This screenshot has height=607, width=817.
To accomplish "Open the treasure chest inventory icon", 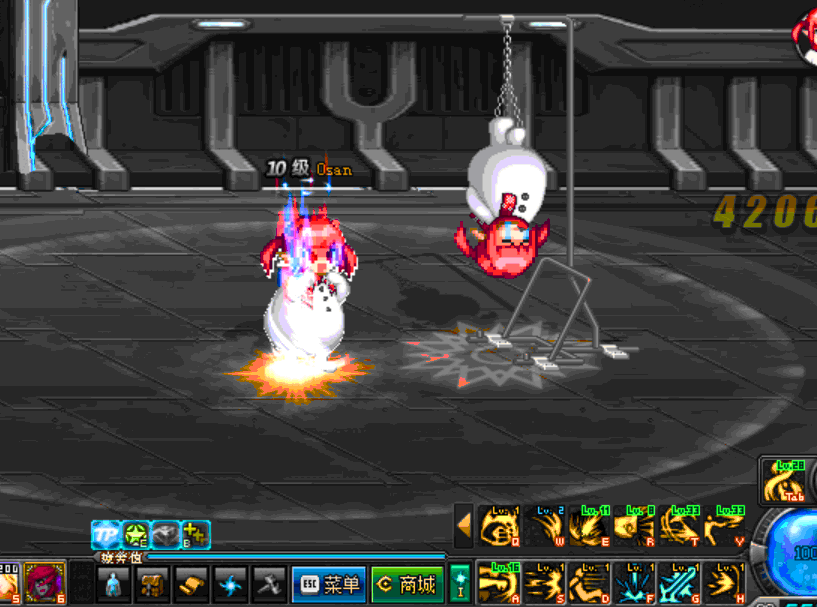I will [154, 584].
